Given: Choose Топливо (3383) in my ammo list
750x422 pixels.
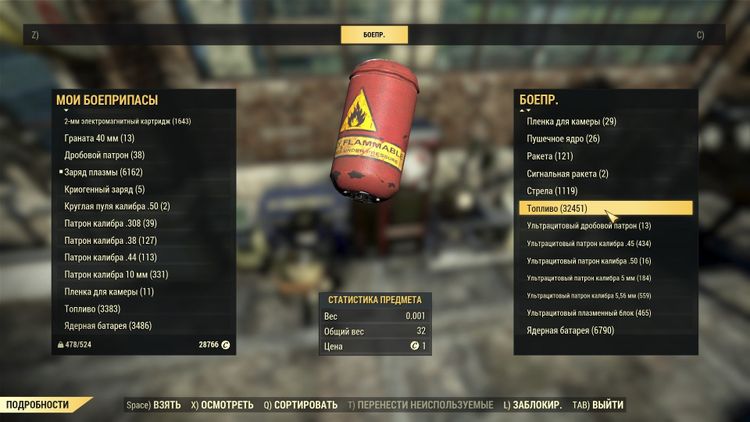Looking at the screenshot, I should 96,309.
